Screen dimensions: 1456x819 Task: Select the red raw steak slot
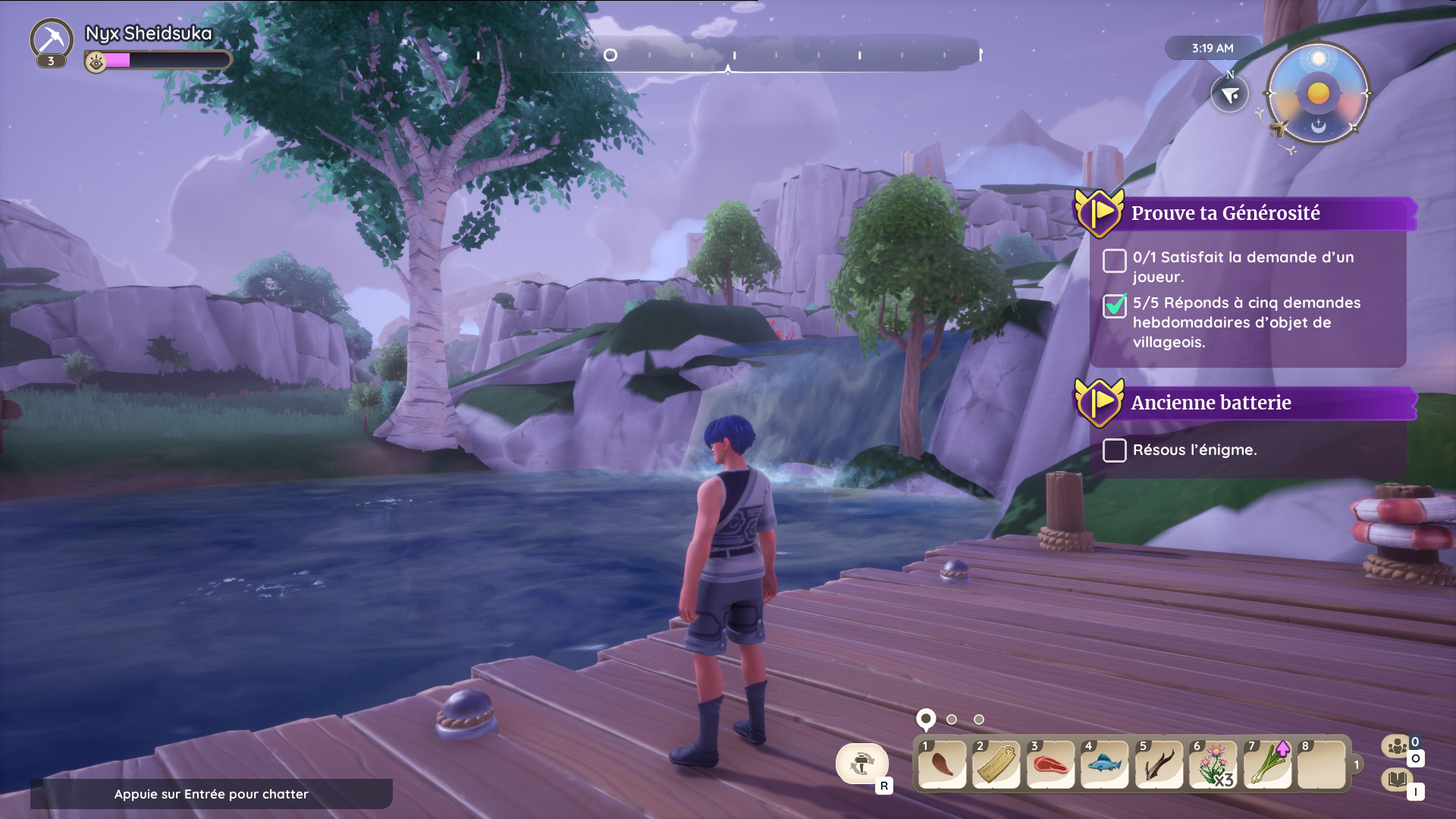point(1051,764)
